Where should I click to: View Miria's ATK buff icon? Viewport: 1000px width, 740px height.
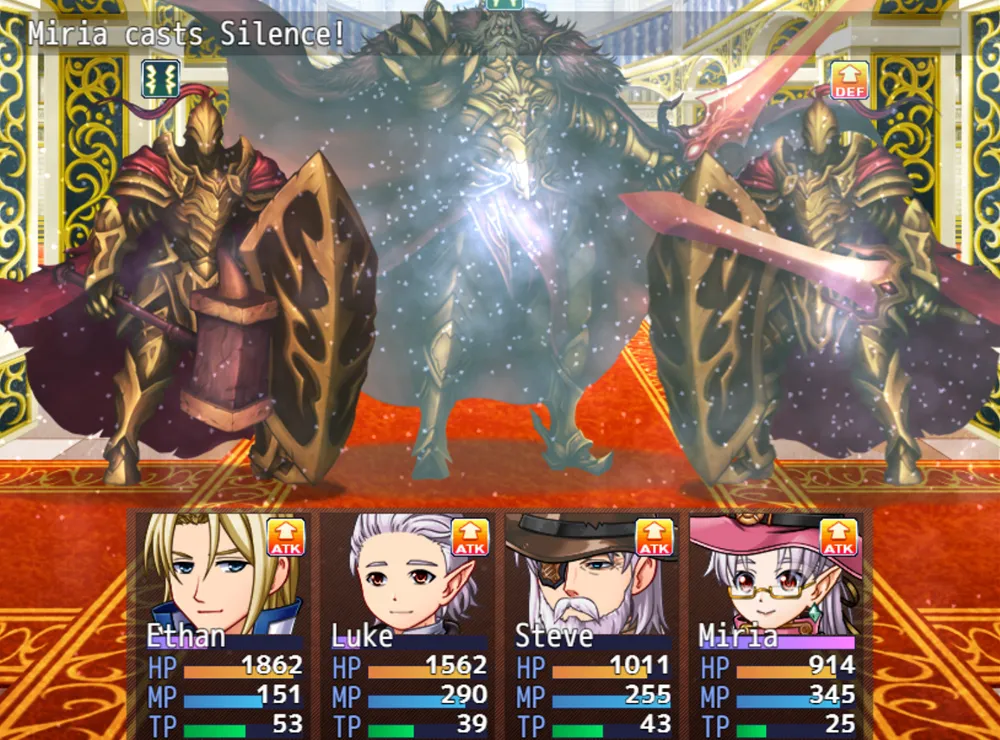(x=839, y=538)
